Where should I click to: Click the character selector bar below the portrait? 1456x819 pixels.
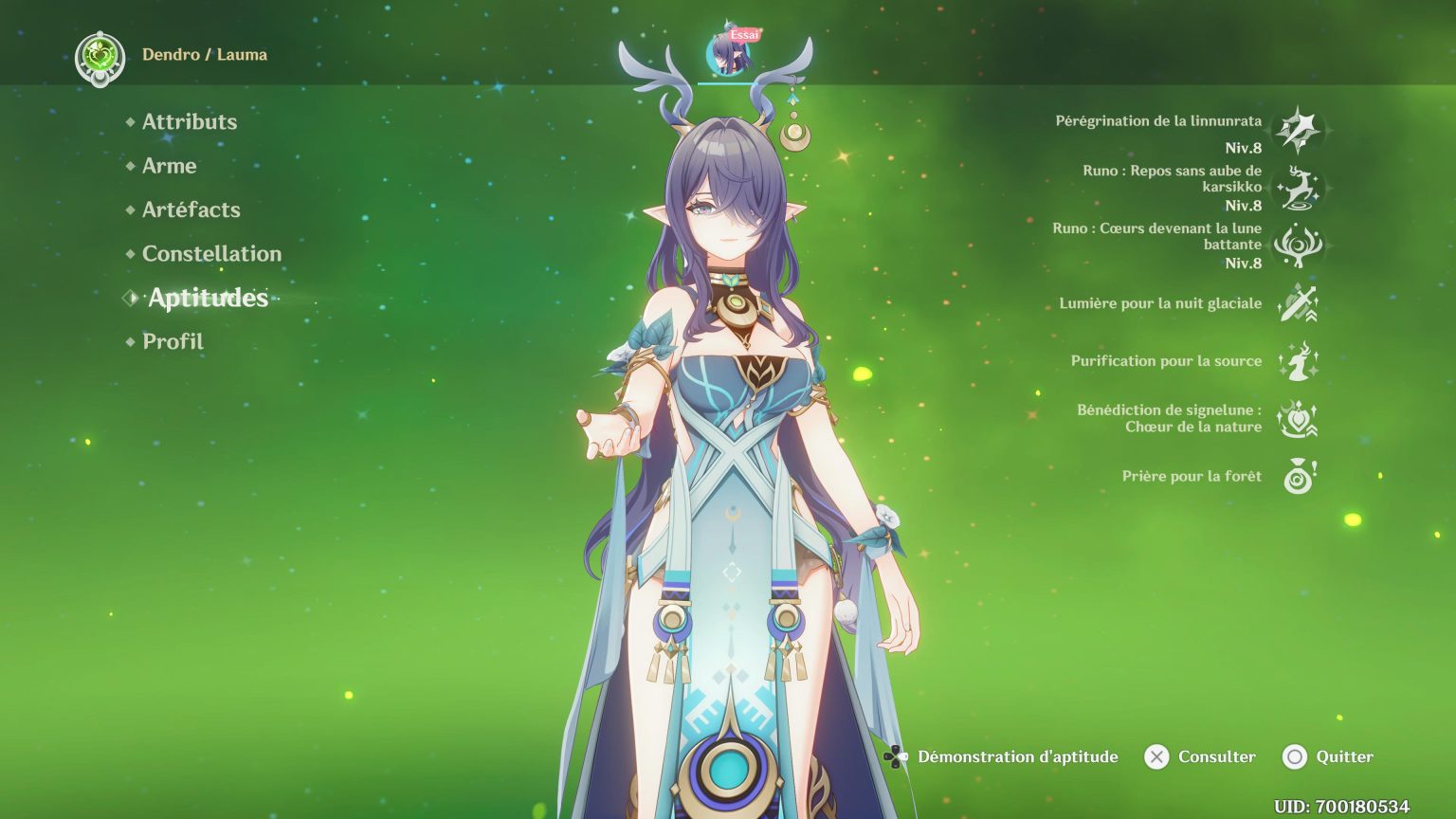point(727,82)
